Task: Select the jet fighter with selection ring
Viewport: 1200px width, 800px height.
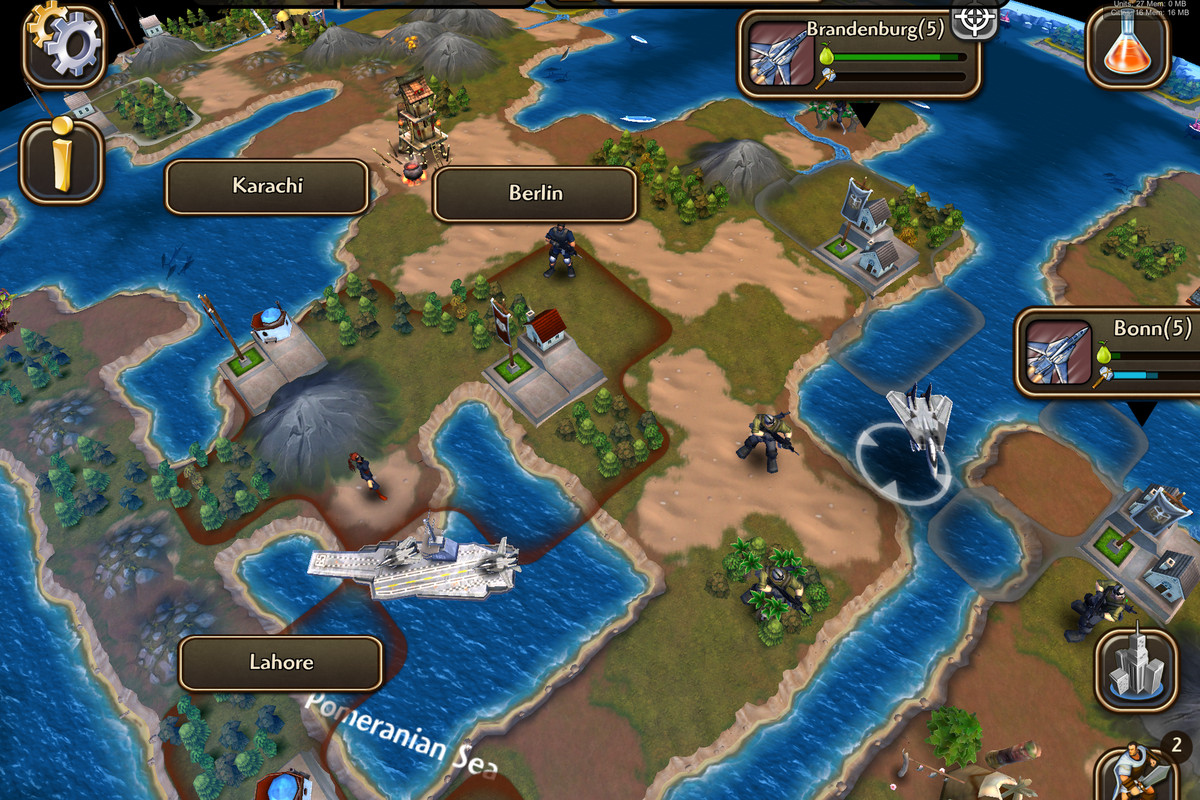Action: click(x=918, y=425)
